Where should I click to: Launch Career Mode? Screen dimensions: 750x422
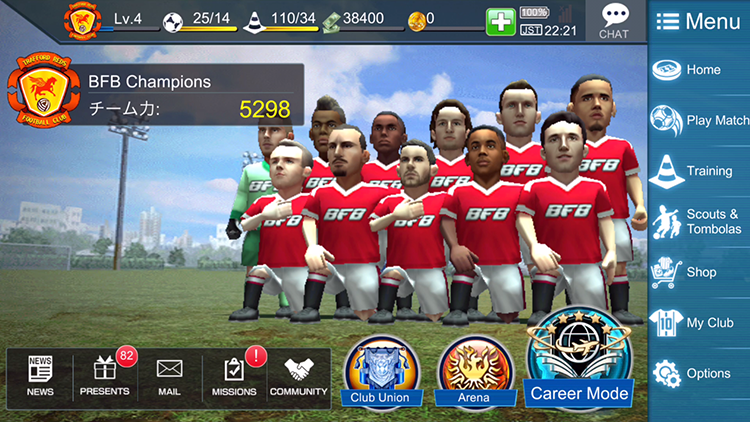coord(580,360)
